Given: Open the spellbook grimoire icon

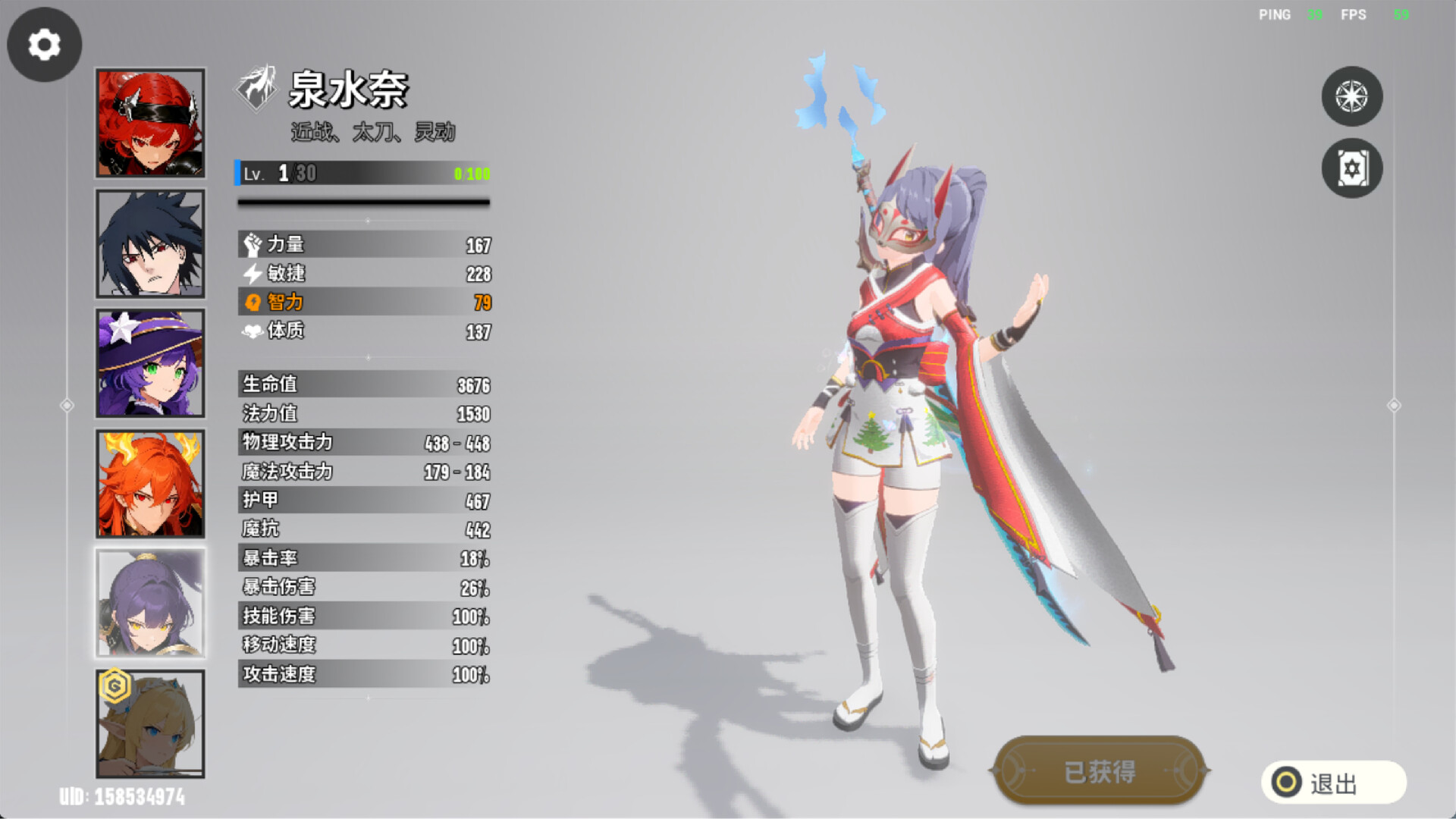Looking at the screenshot, I should point(1352,168).
